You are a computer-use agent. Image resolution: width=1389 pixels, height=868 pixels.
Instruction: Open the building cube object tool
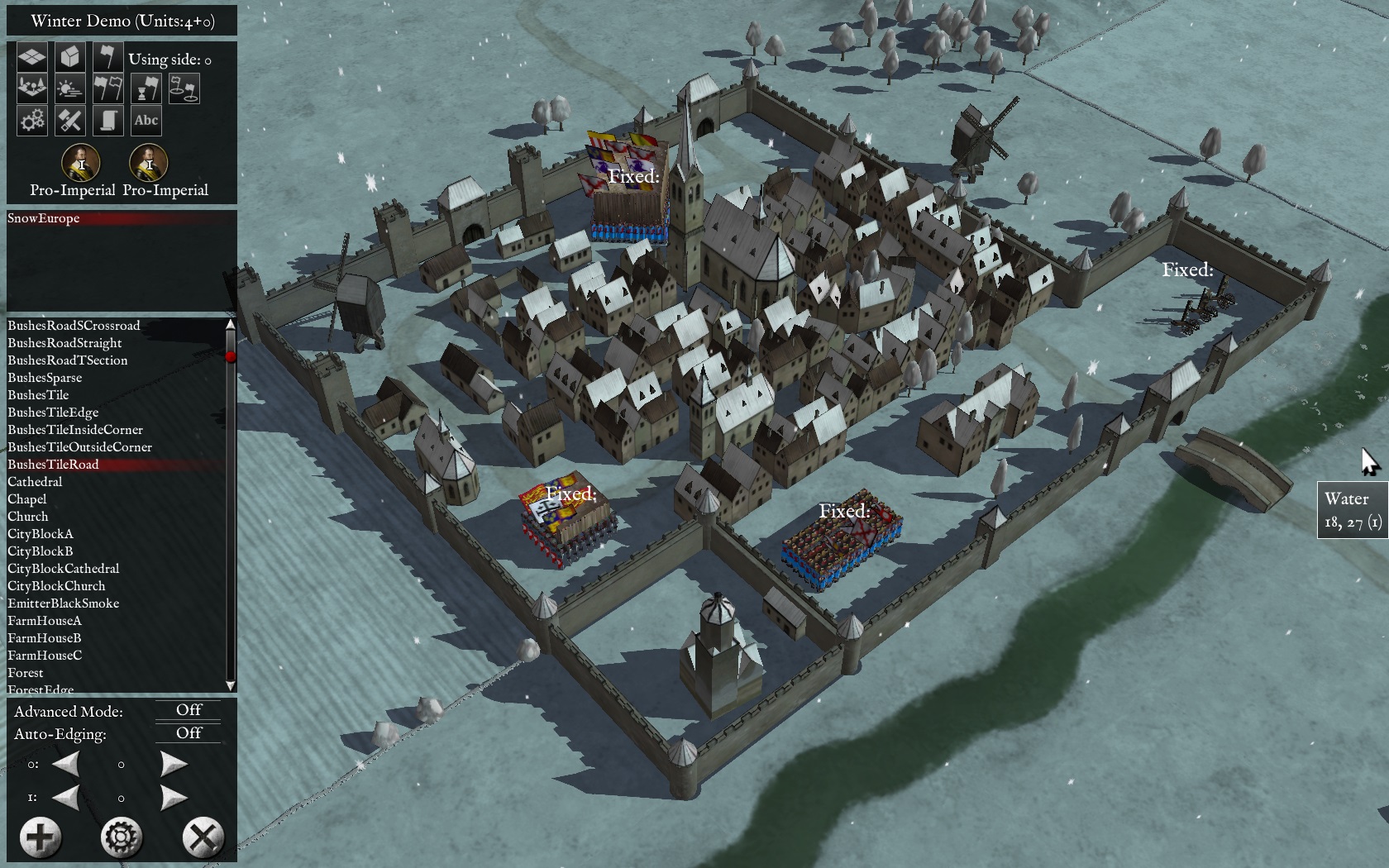(x=70, y=57)
